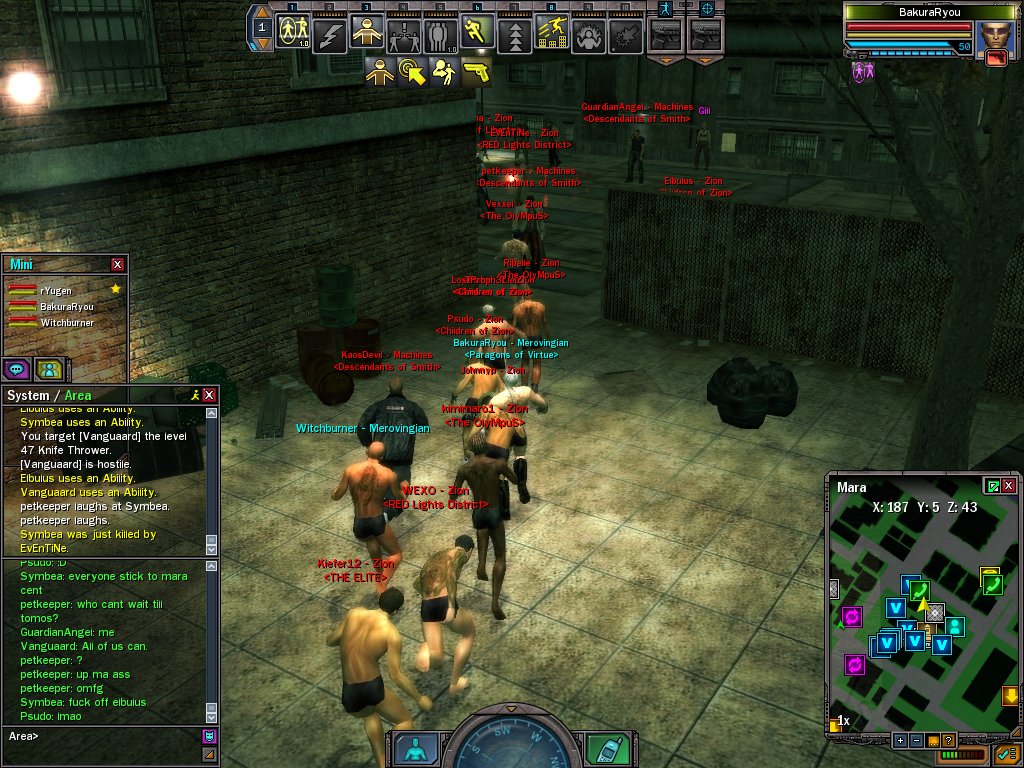Screen dimensions: 1024x768
Task: Close the Mara minimap window
Action: (1008, 486)
